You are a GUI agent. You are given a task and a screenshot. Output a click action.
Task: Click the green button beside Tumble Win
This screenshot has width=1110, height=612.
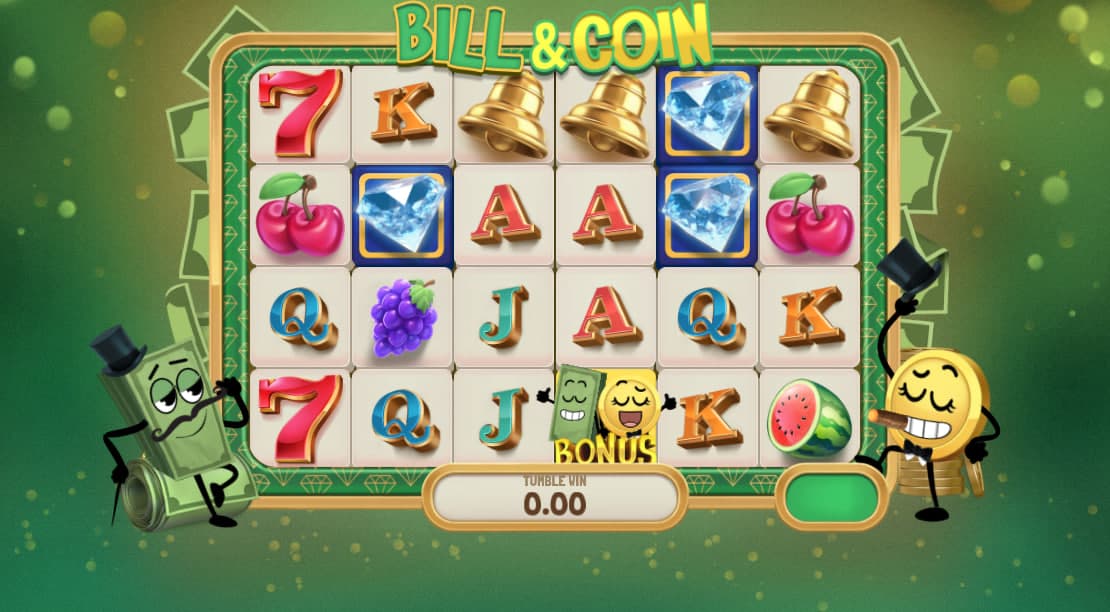[830, 497]
